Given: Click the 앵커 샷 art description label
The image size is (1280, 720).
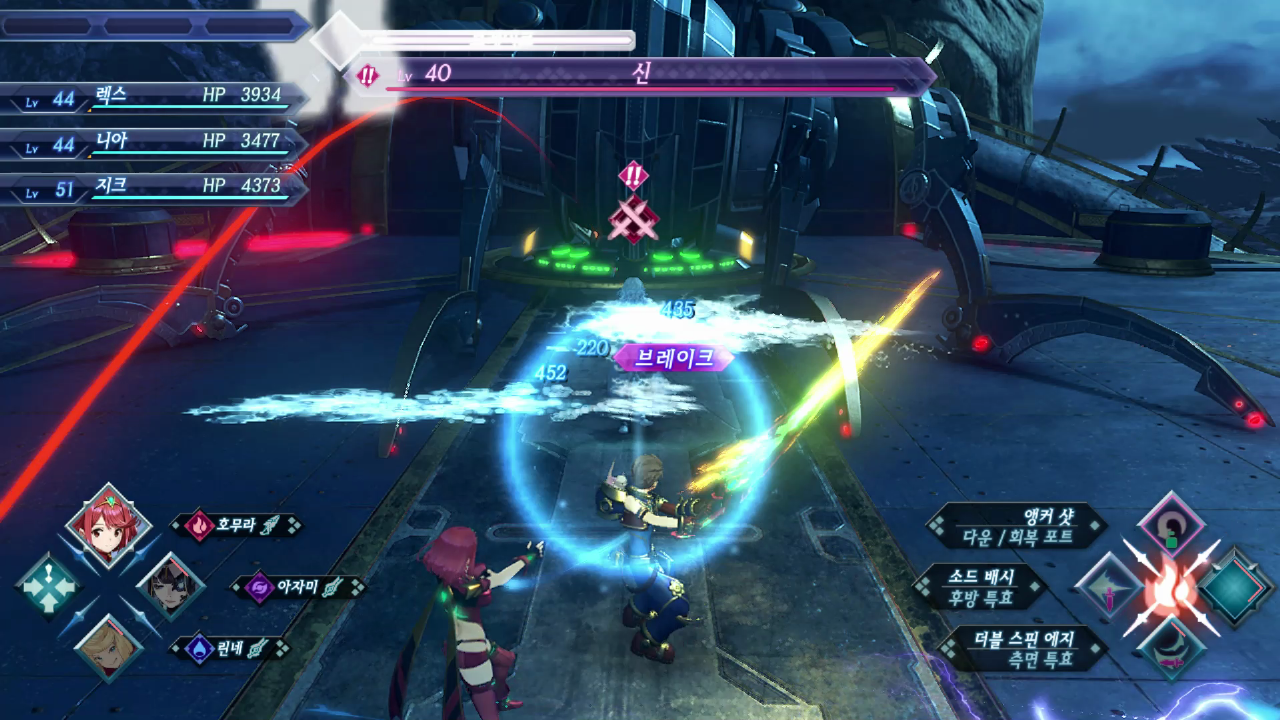Looking at the screenshot, I should point(1017,526).
